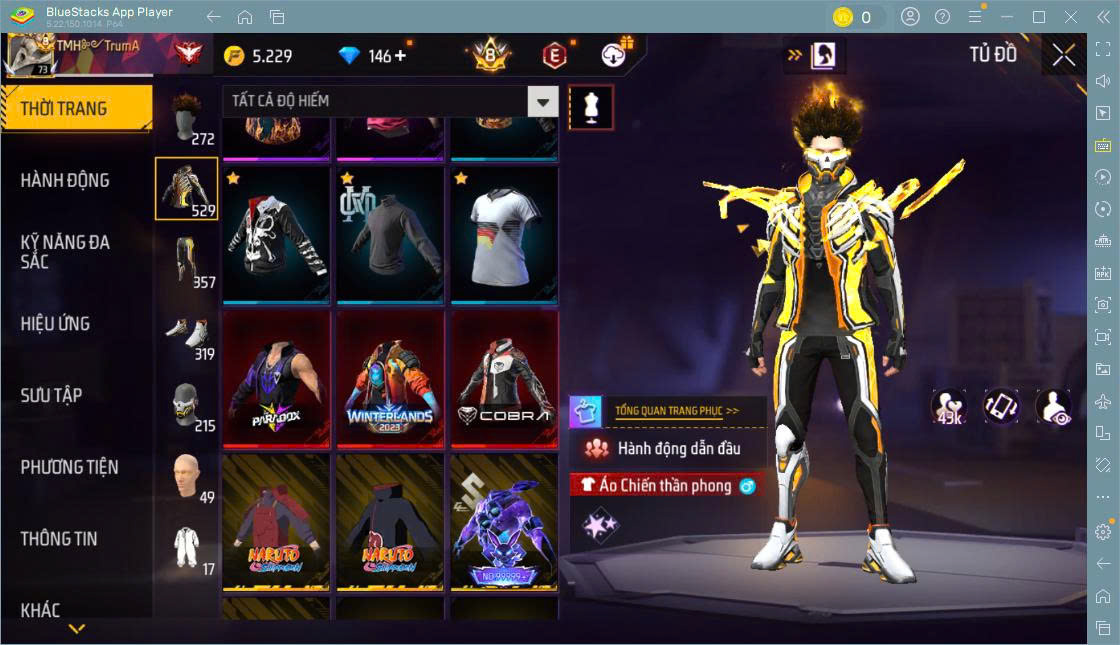Select the KỸ NĂNG ĐA SẮC tab
This screenshot has width=1120, height=645.
66,251
